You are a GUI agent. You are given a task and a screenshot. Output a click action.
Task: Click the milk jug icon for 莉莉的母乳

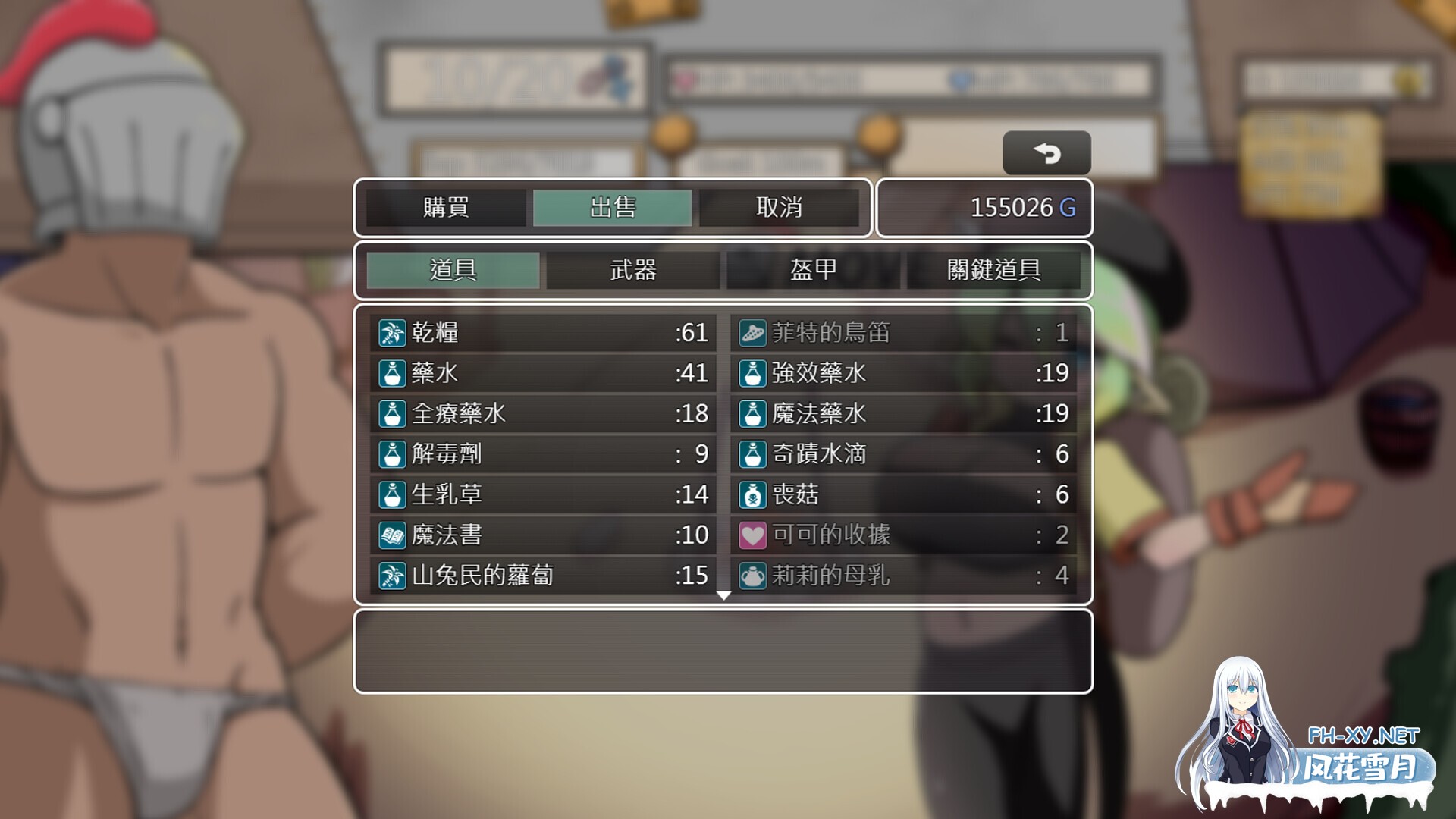click(752, 576)
